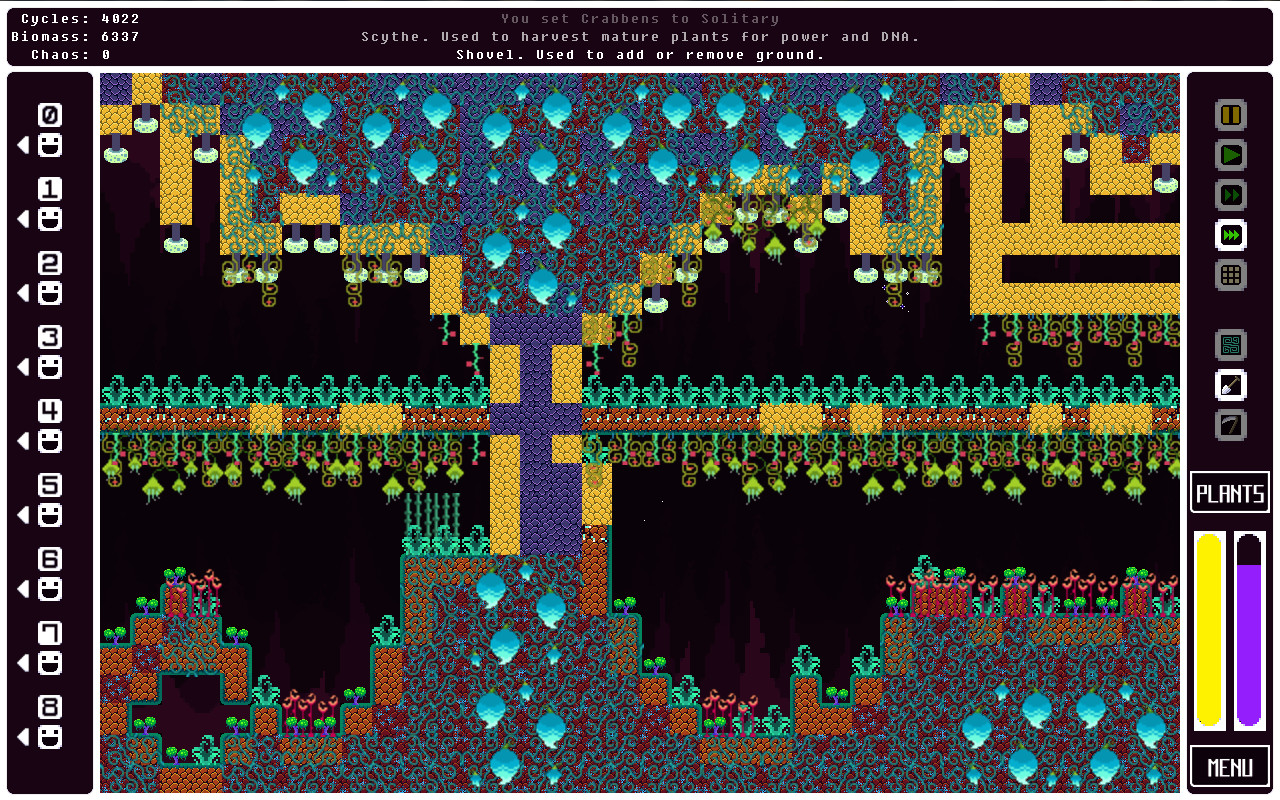Enable double simulation speed
The width and height of the screenshot is (1280, 800).
click(x=1229, y=195)
